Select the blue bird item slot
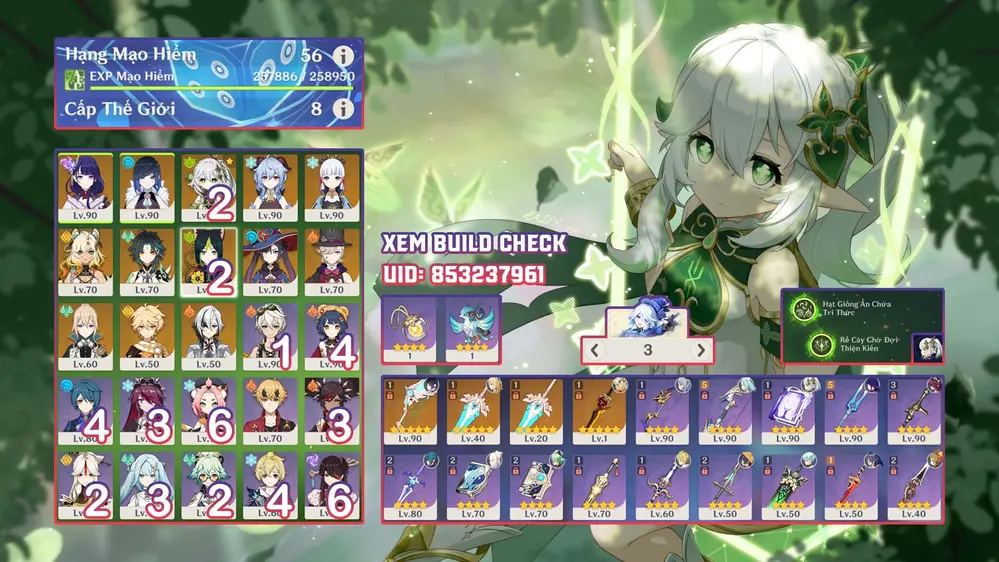Screen dimensions: 999x562 [x=470, y=329]
